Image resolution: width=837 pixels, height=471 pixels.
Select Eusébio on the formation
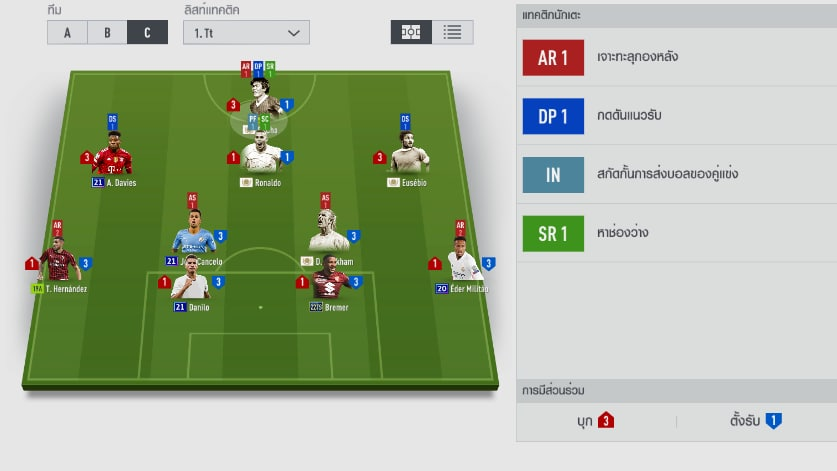click(407, 158)
